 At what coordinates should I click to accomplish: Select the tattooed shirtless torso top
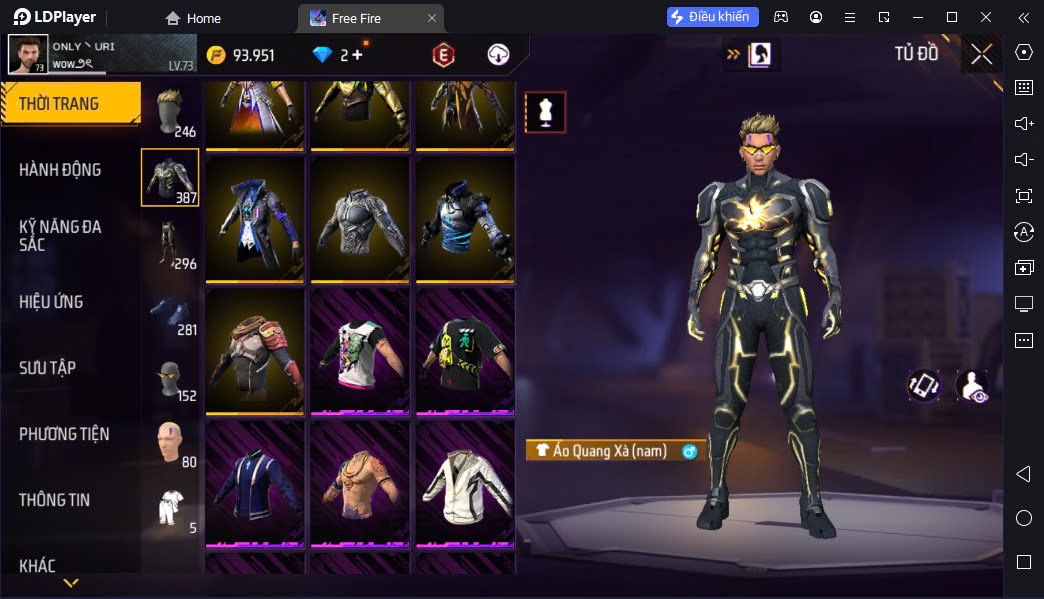click(x=360, y=484)
